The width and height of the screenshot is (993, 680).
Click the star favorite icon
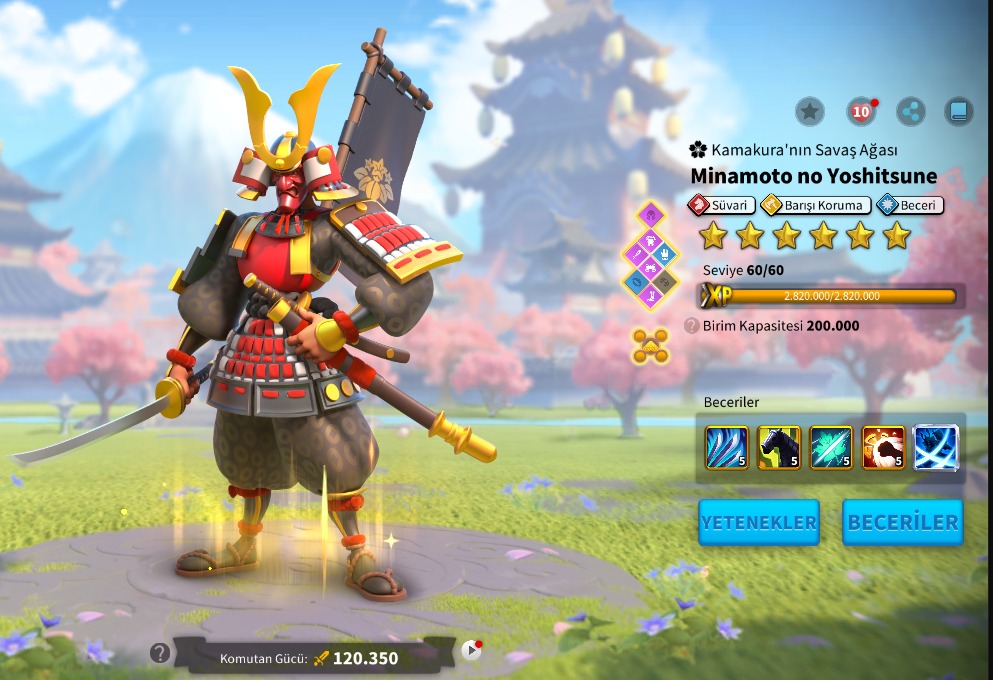coord(810,111)
